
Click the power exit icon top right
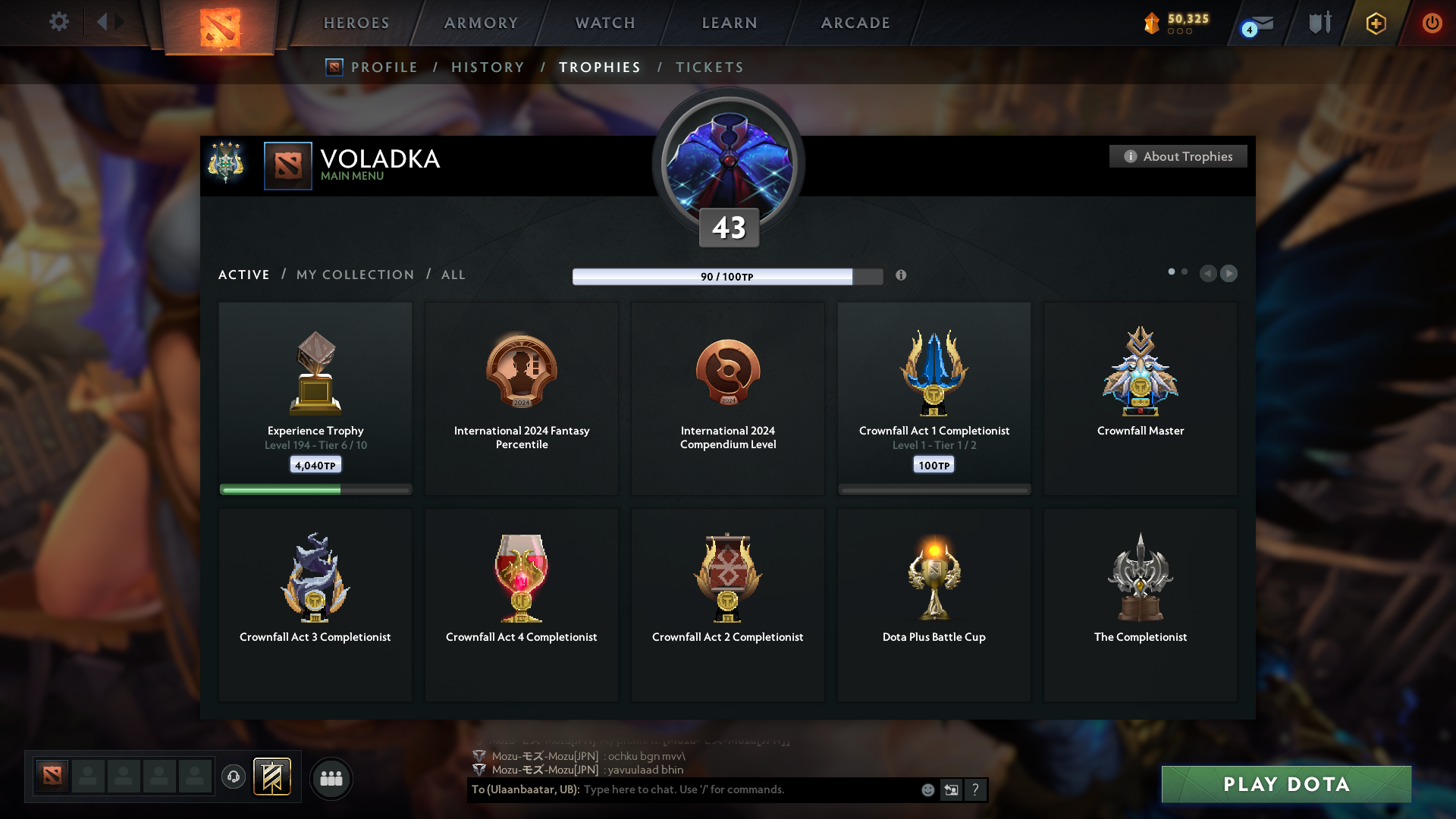click(x=1432, y=23)
